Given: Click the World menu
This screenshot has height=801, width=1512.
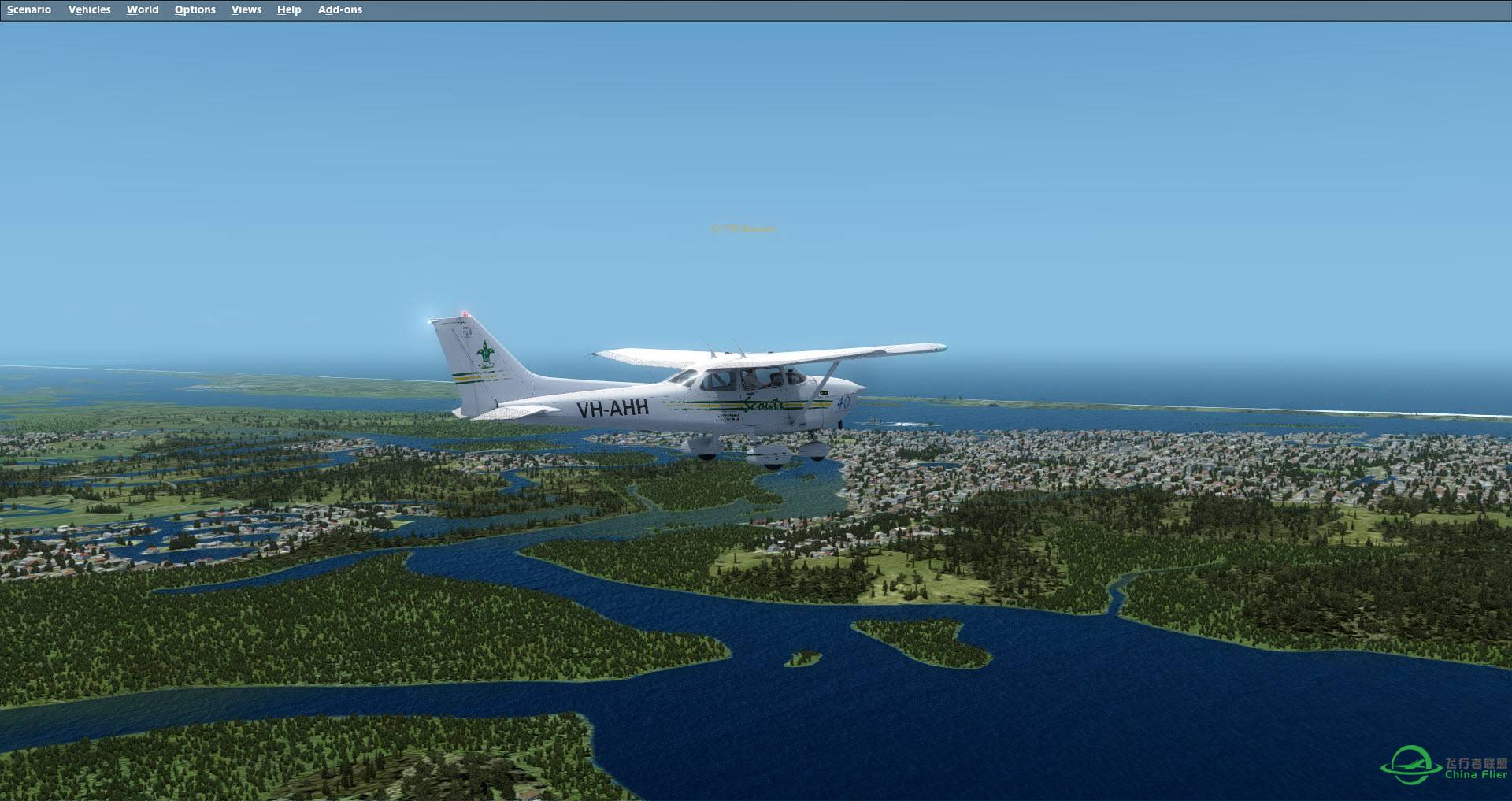Looking at the screenshot, I should click(143, 9).
